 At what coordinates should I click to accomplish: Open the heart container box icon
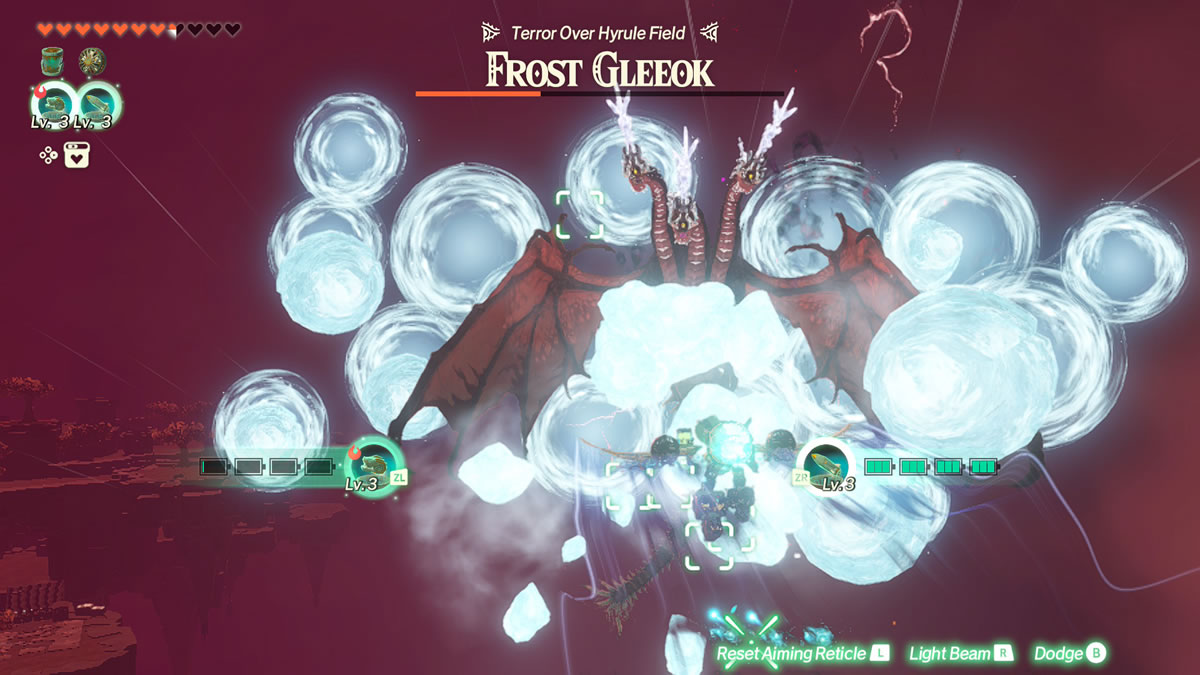78,155
